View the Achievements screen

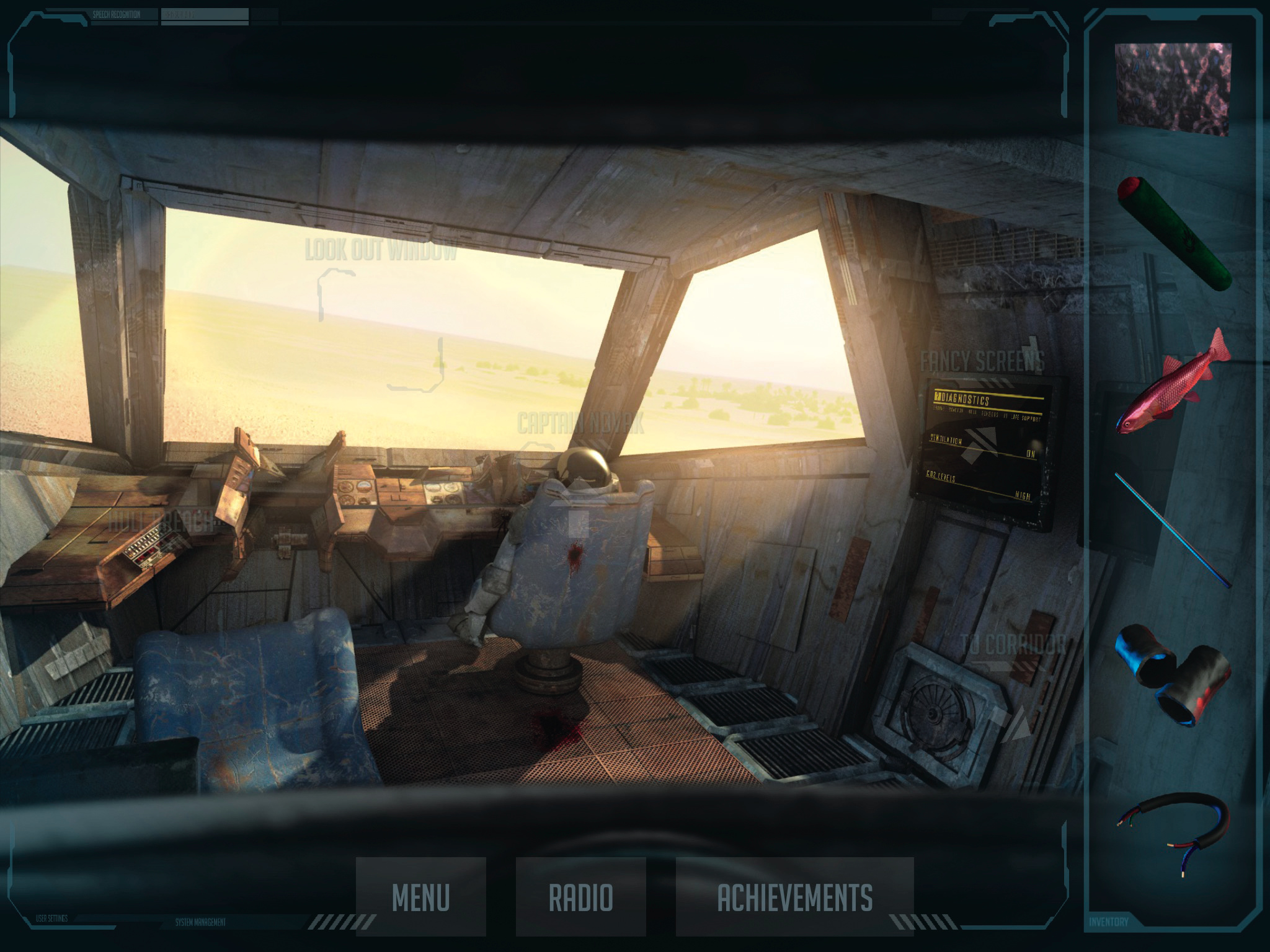(794, 896)
